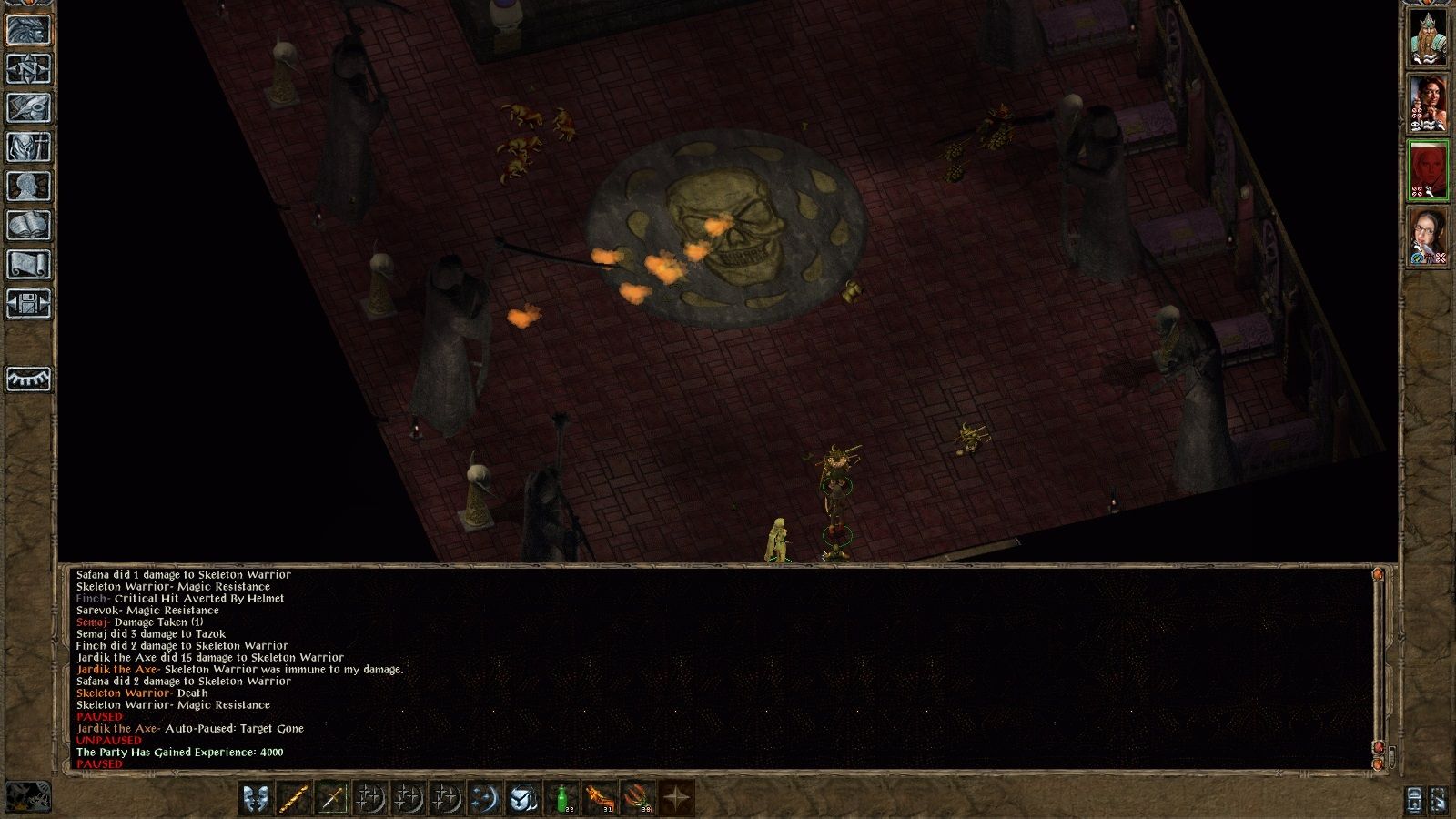Open special abilities star button
Viewport: 1456px width, 819px height.
tap(676, 798)
